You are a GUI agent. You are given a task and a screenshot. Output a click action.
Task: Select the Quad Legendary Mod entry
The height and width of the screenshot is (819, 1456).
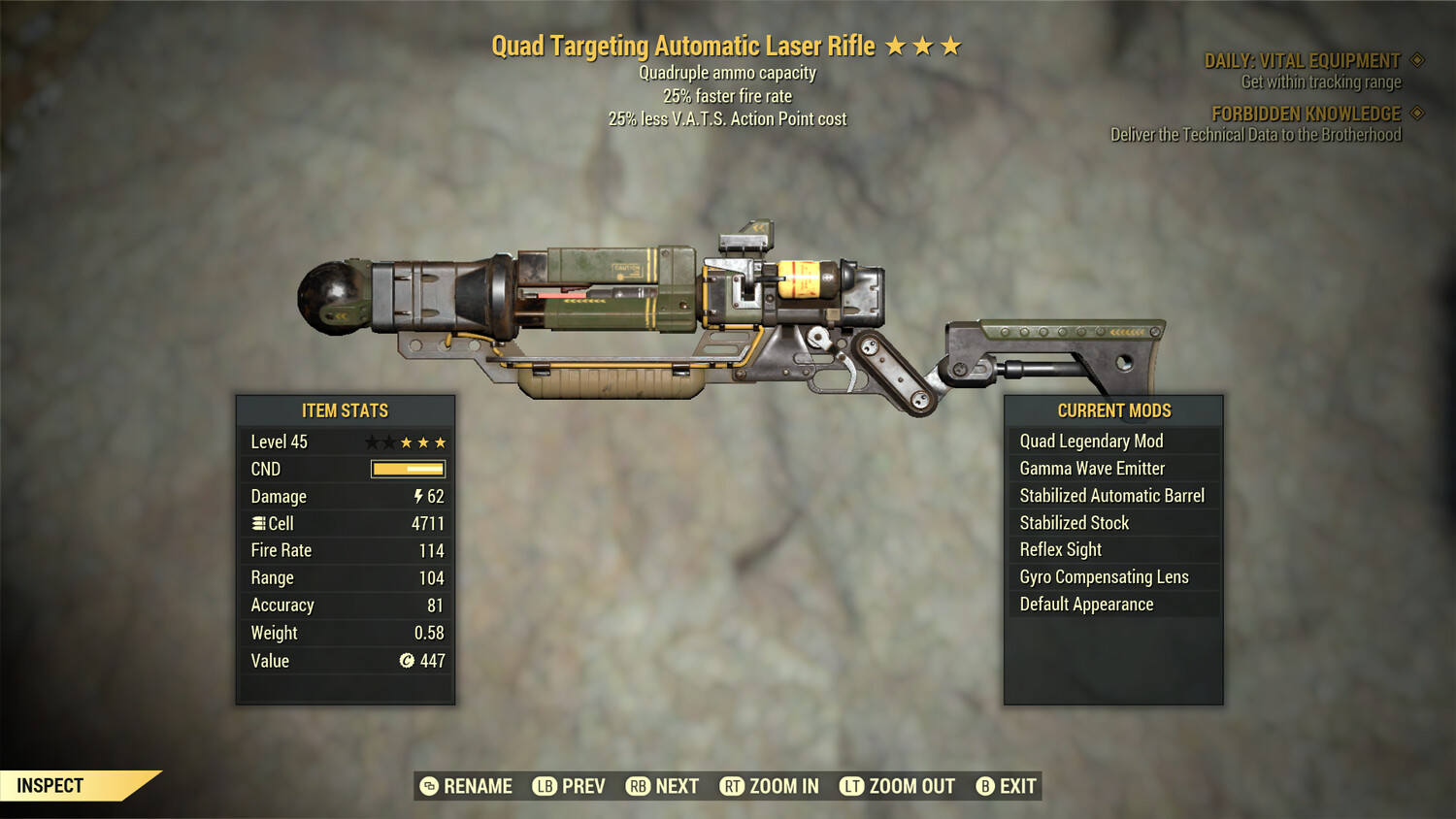[x=1090, y=441]
